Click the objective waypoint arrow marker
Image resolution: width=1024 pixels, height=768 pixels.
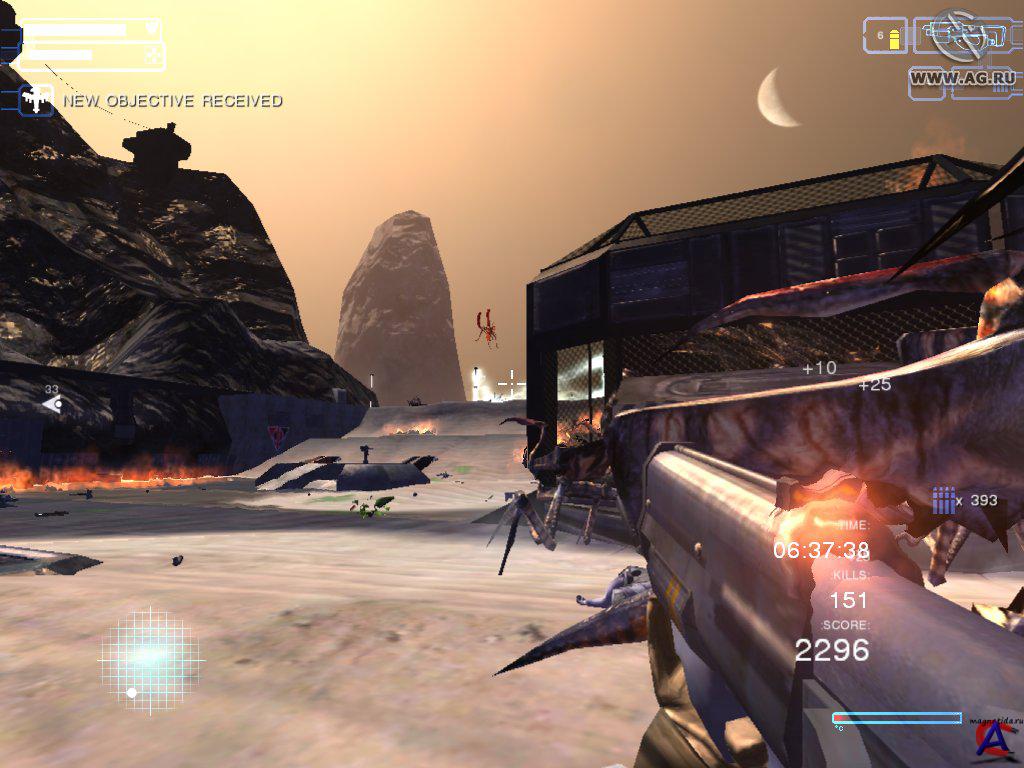[52, 404]
